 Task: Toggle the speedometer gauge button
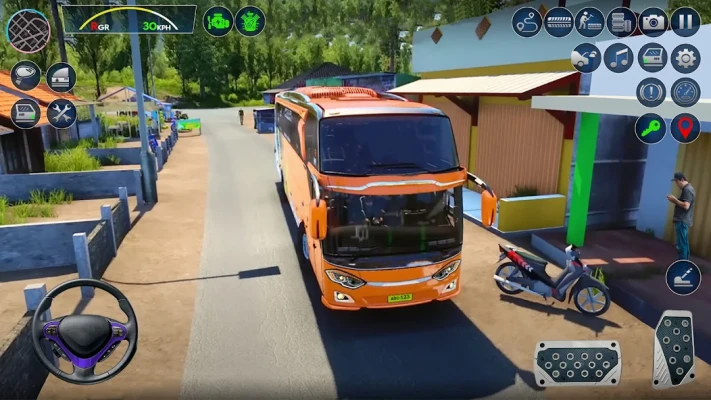685,92
